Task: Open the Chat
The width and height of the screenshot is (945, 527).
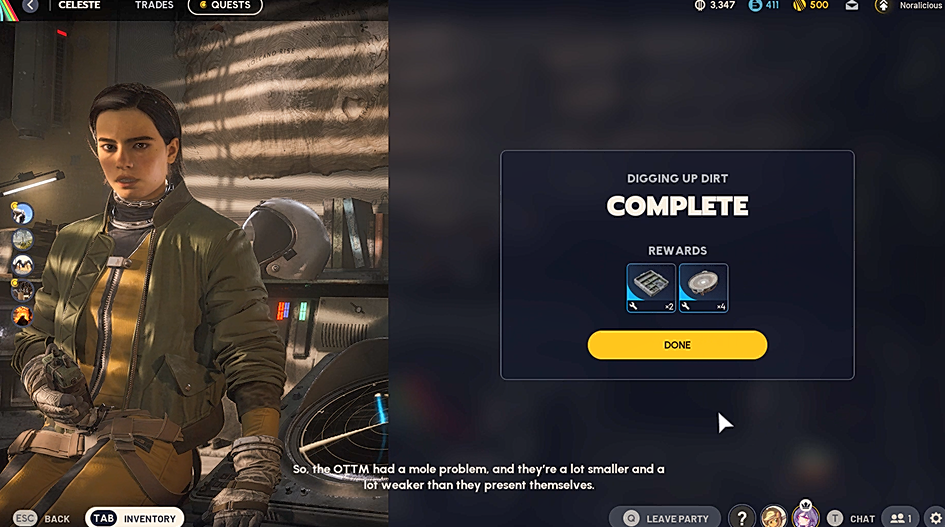Action: pyautogui.click(x=851, y=518)
